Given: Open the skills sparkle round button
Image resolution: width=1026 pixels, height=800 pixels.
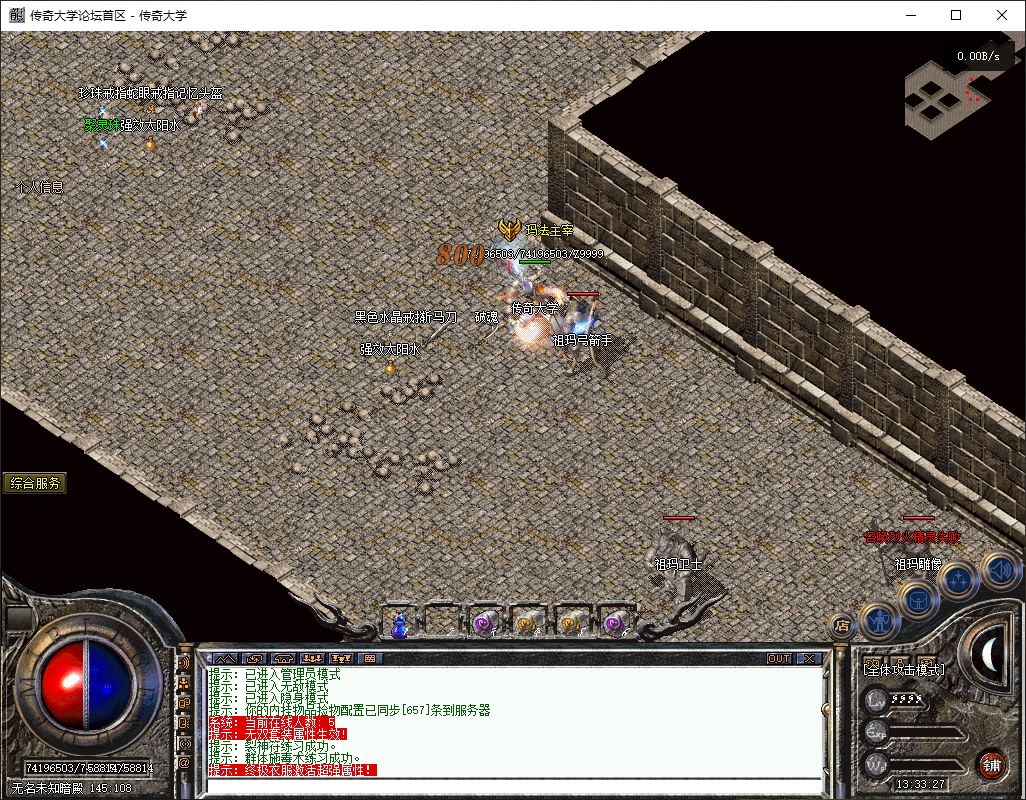Looking at the screenshot, I should [958, 579].
